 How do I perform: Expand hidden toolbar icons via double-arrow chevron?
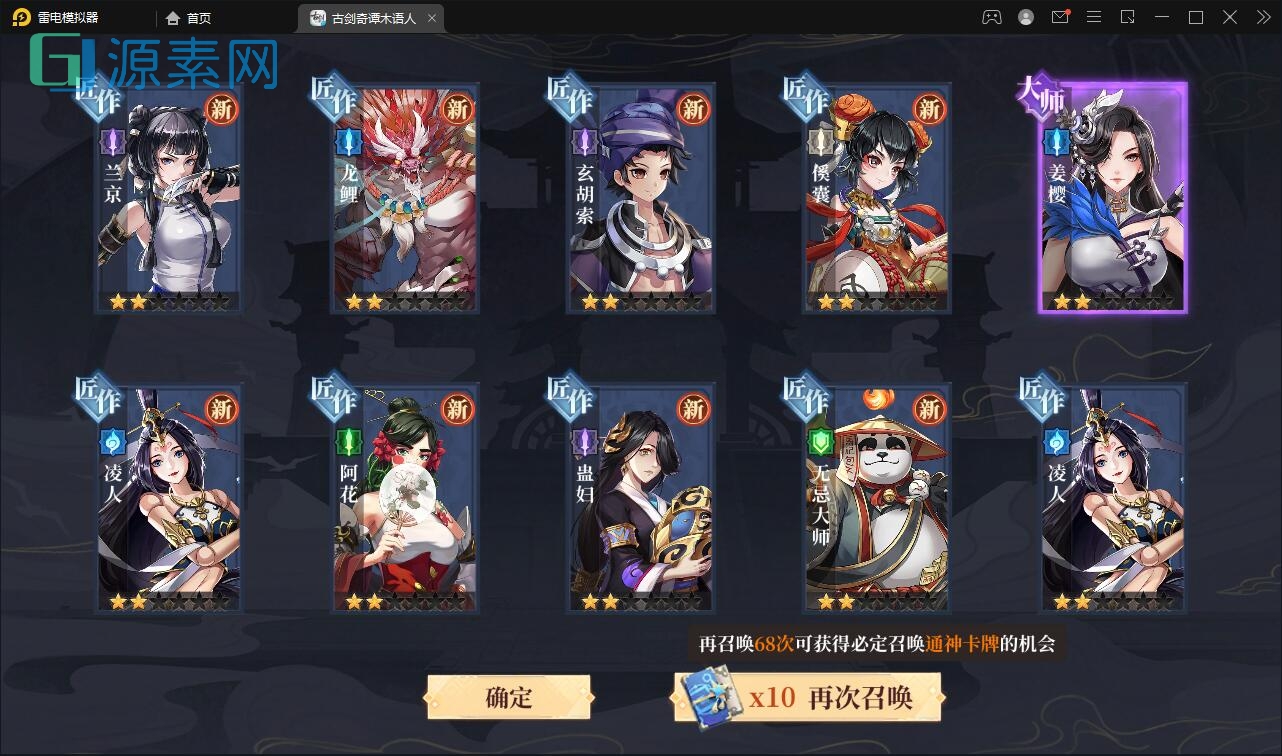coord(1262,17)
